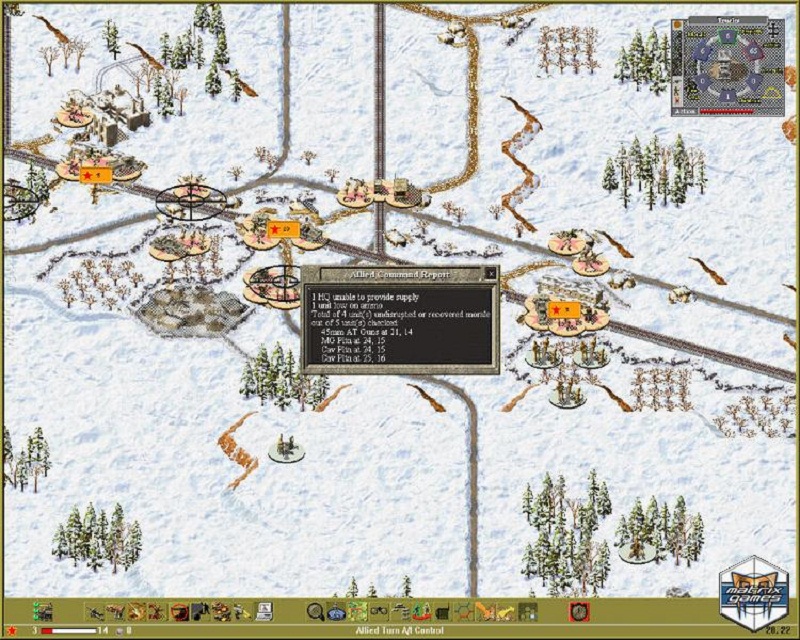This screenshot has height=640, width=800.
Task: Click the magnifying glass zoom icon
Action: tap(314, 611)
